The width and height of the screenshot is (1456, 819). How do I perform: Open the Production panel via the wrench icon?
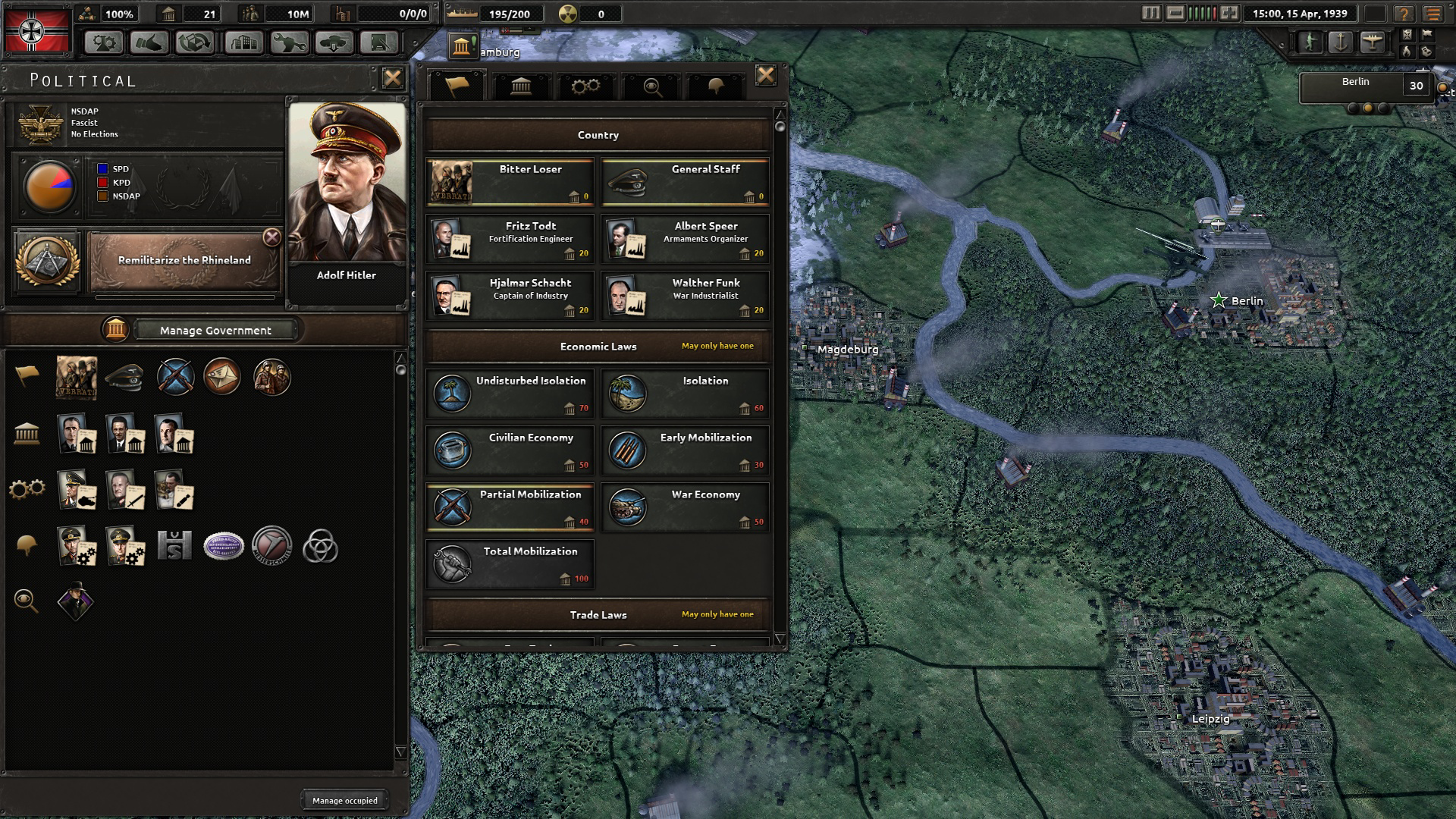290,43
